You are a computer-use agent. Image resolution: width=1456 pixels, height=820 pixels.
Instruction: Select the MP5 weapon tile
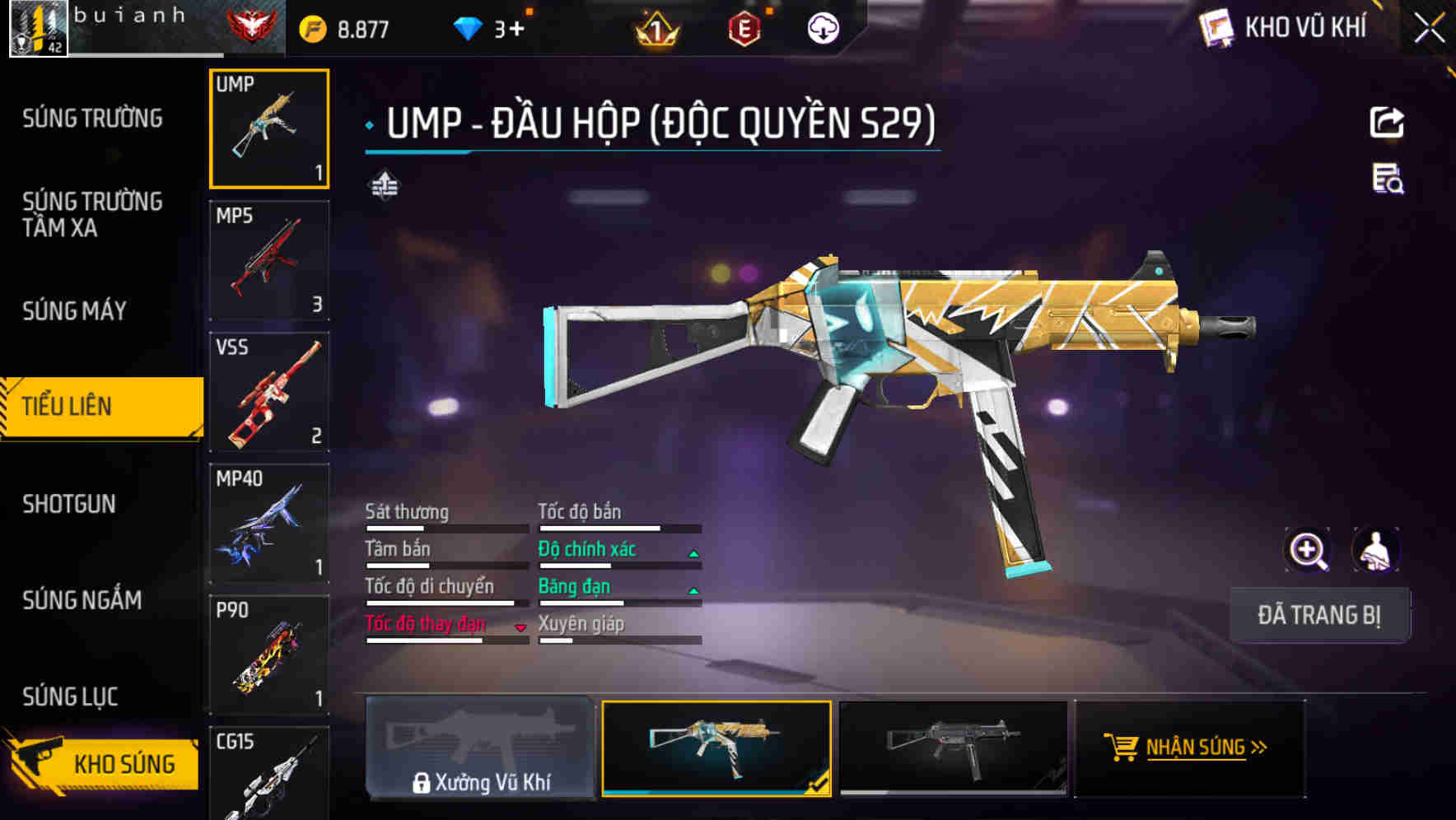tap(269, 260)
